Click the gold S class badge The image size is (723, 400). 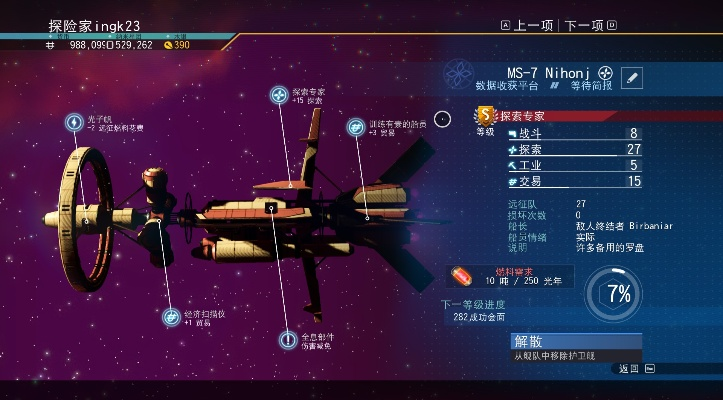486,116
